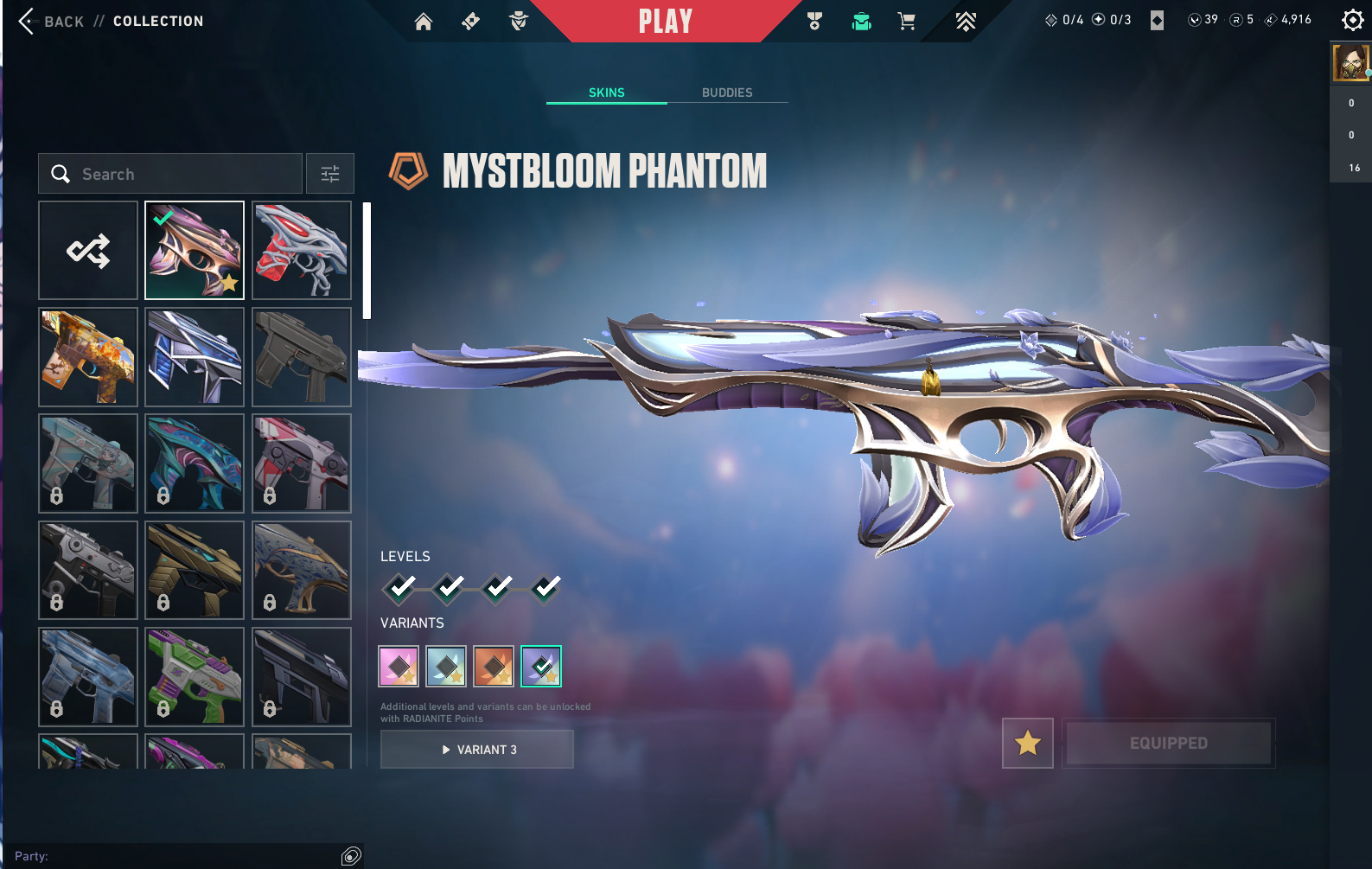Choose the default black Phantom skin
1372x869 pixels.
click(x=302, y=357)
